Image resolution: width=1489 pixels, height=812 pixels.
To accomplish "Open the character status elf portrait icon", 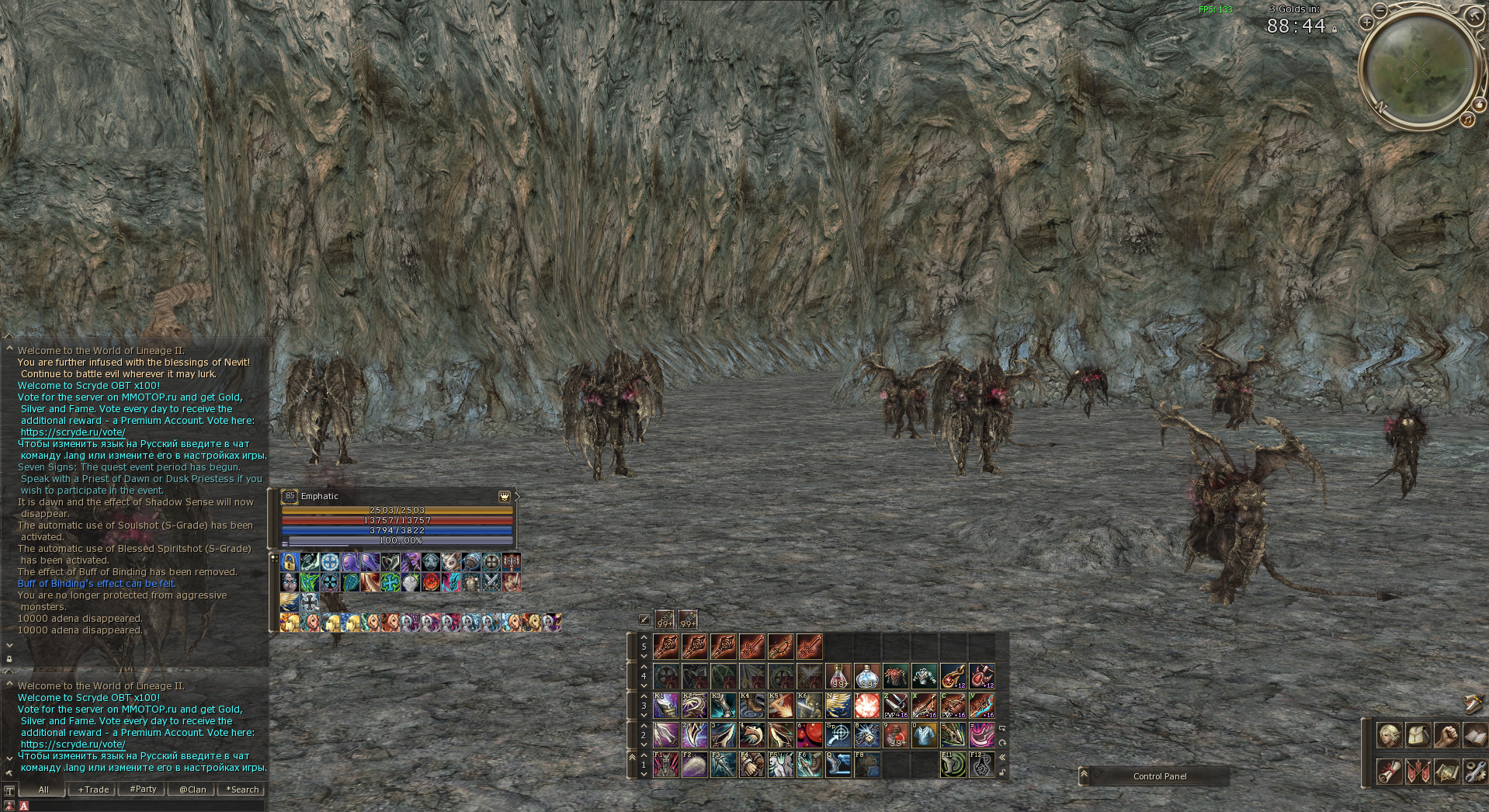I will pyautogui.click(x=1389, y=734).
